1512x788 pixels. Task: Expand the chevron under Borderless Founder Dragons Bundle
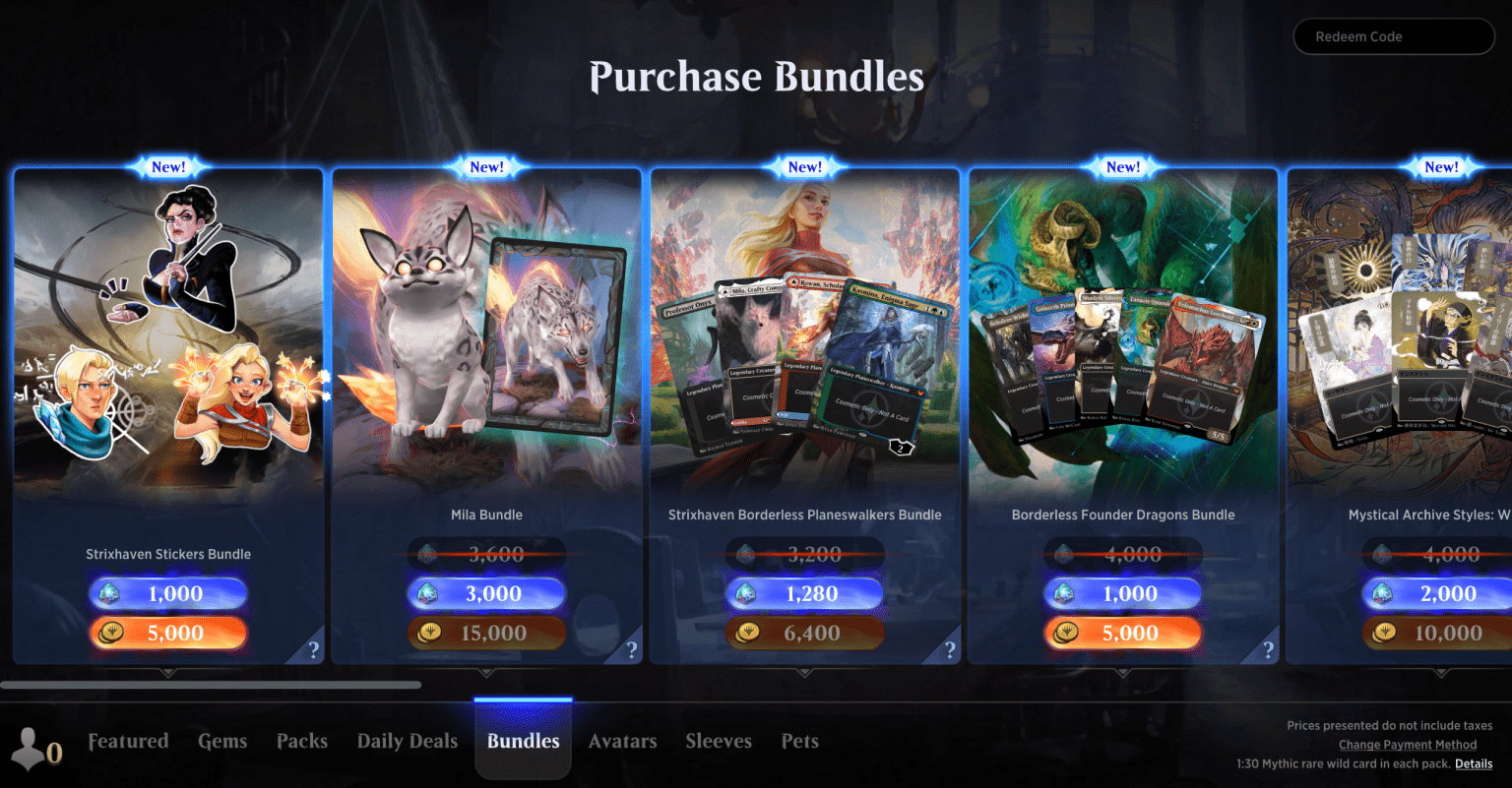click(x=1122, y=674)
